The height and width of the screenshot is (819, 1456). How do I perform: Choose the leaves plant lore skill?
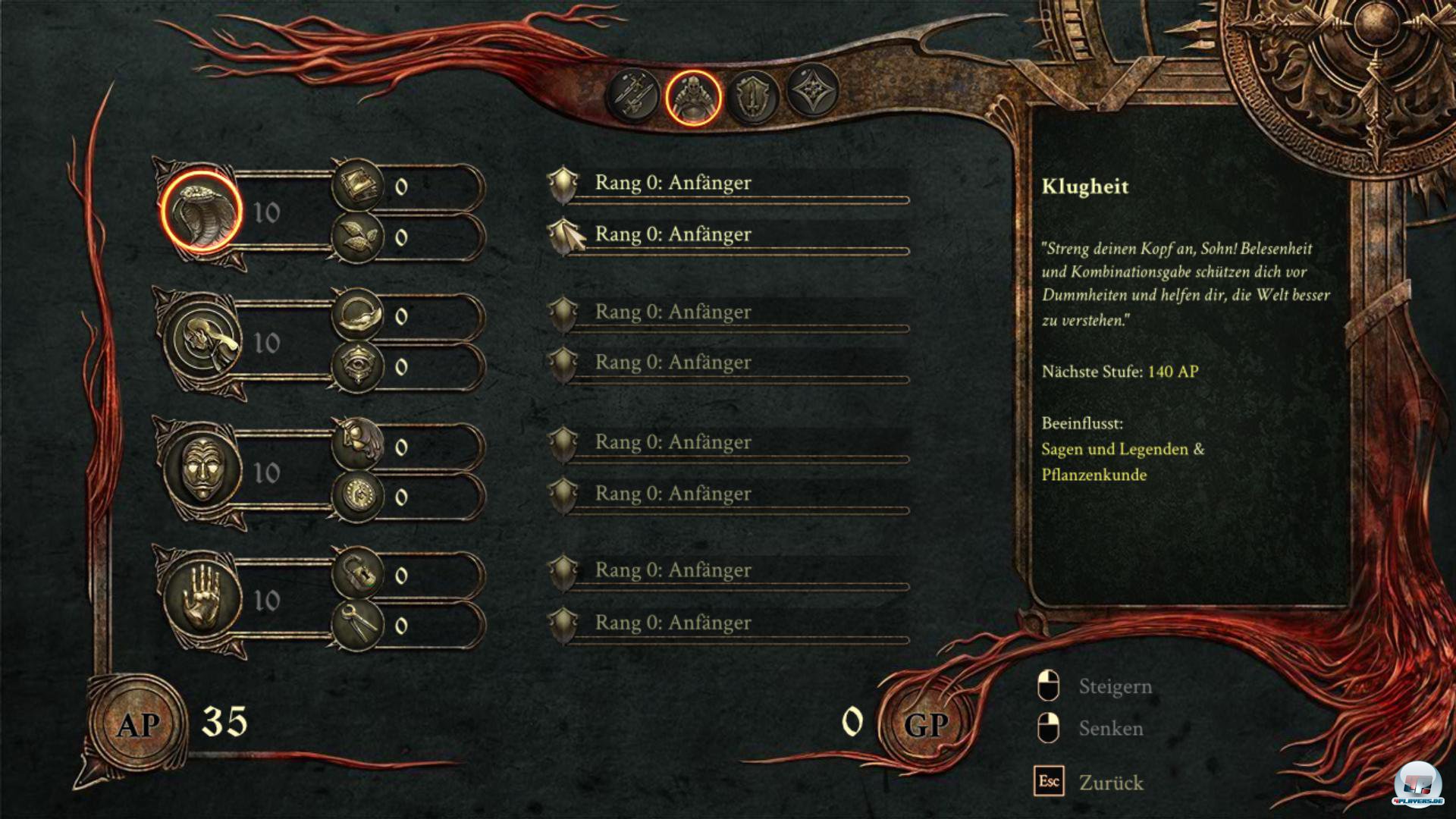pos(357,237)
